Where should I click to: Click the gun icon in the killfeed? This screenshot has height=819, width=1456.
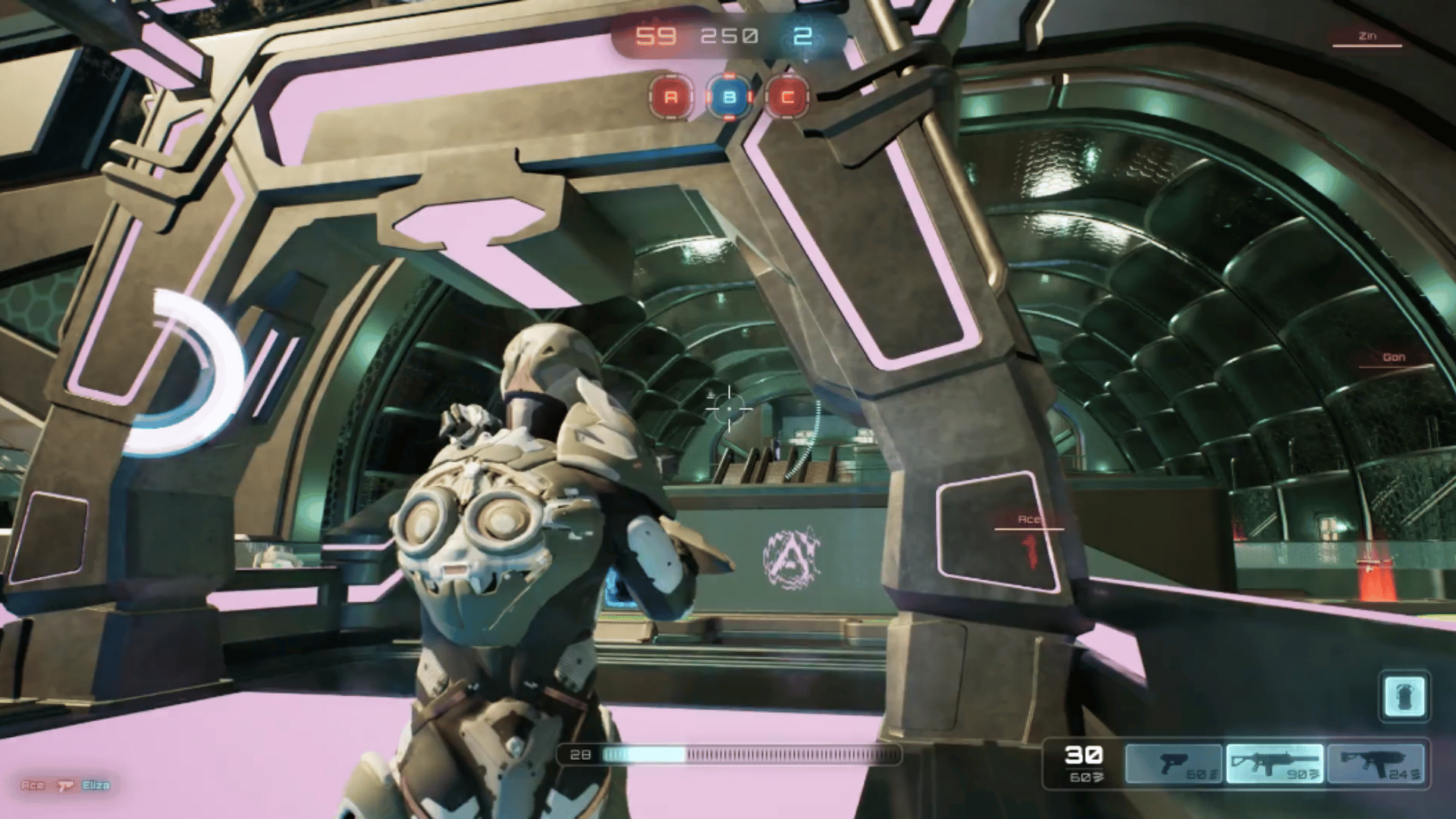click(x=64, y=786)
